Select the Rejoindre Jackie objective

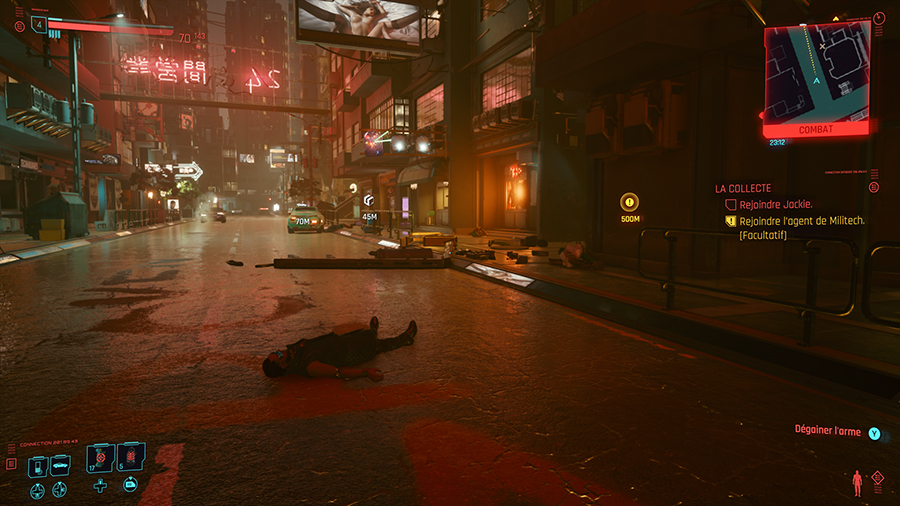775,204
